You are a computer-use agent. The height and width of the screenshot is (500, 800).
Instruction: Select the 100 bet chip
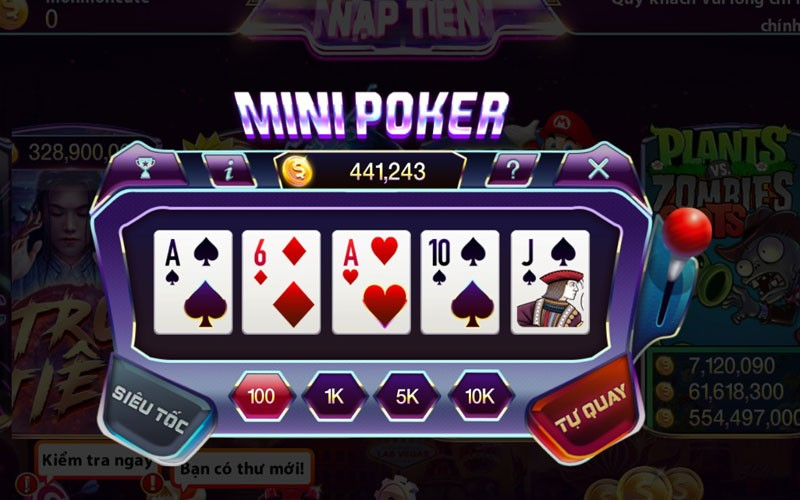coord(261,396)
